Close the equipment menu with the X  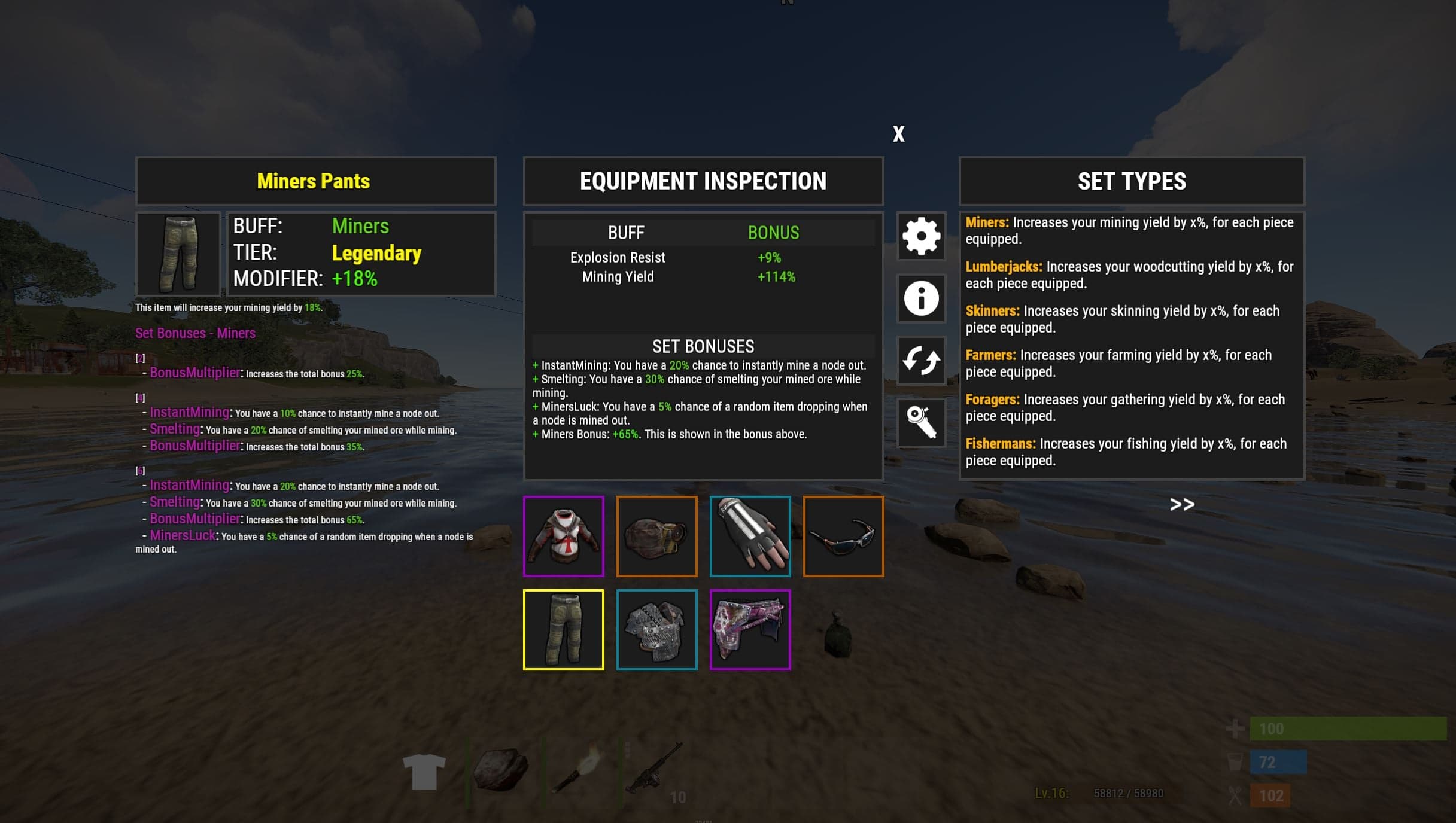[x=899, y=134]
